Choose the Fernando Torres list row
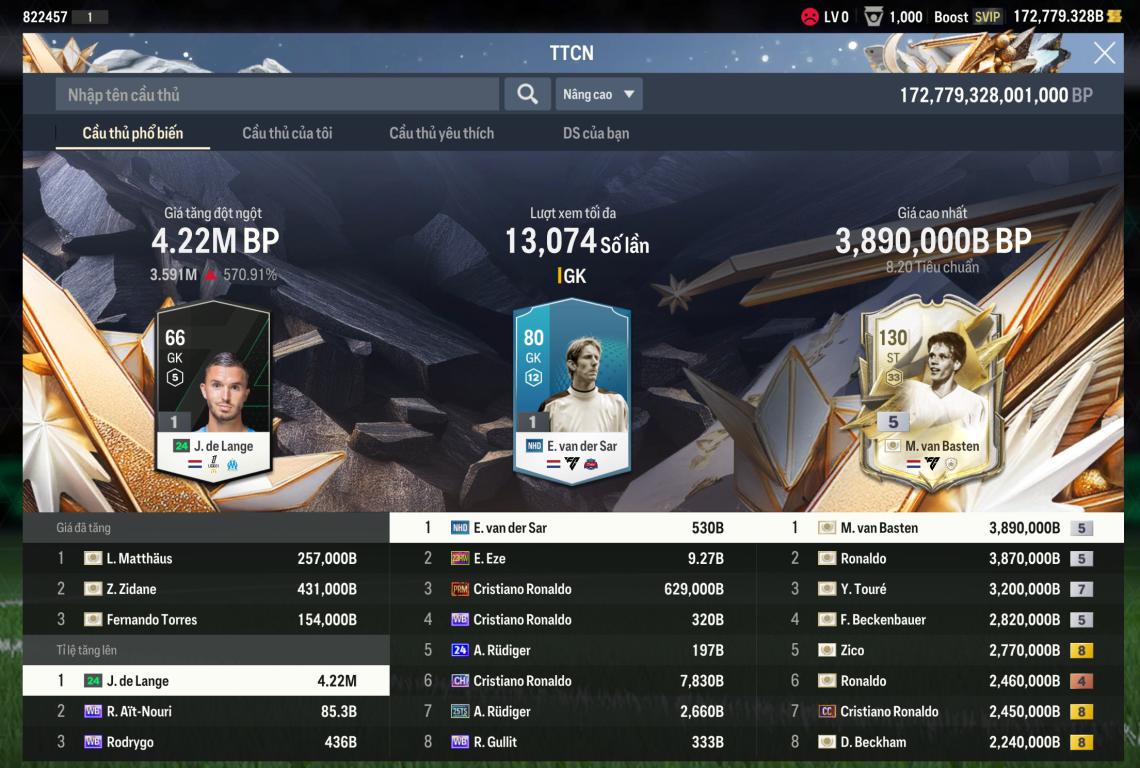1140x768 pixels. coord(206,620)
